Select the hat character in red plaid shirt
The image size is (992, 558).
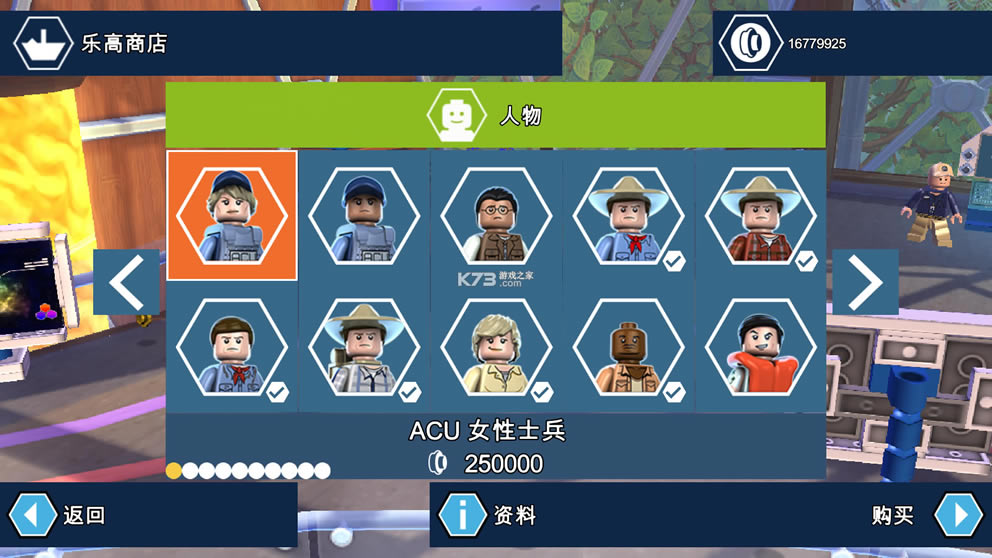[x=760, y=215]
